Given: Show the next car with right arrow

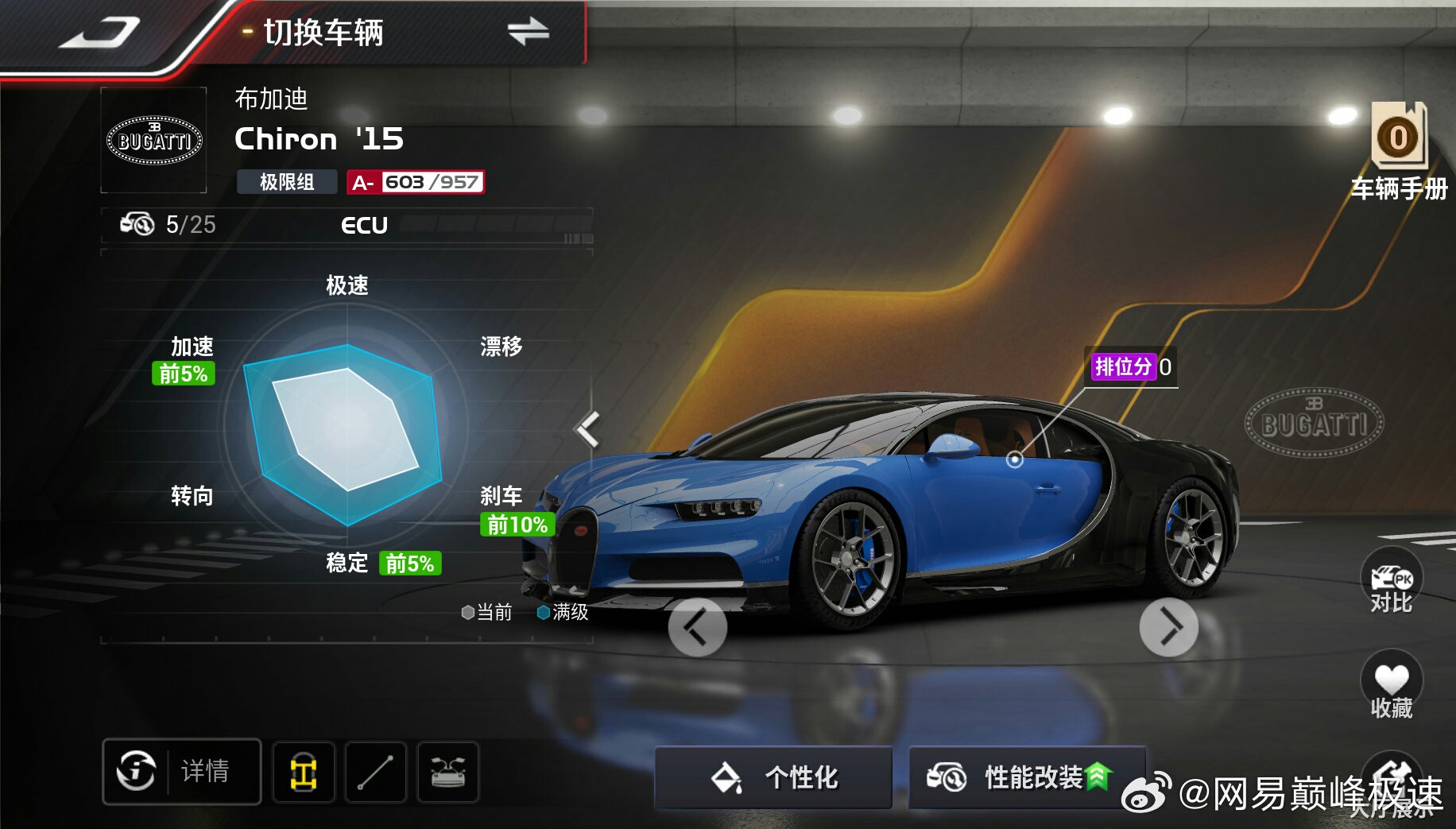Looking at the screenshot, I should click(x=1168, y=628).
